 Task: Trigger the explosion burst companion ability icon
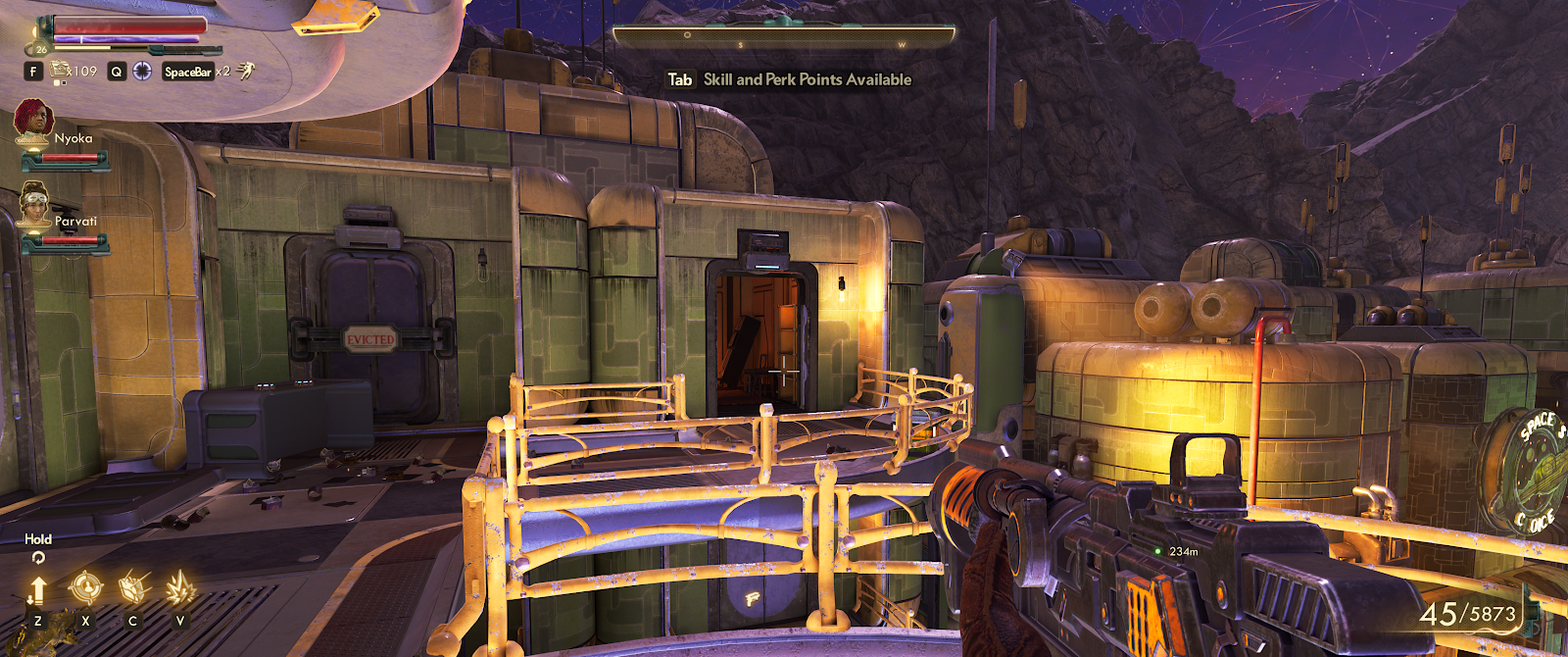[x=179, y=588]
